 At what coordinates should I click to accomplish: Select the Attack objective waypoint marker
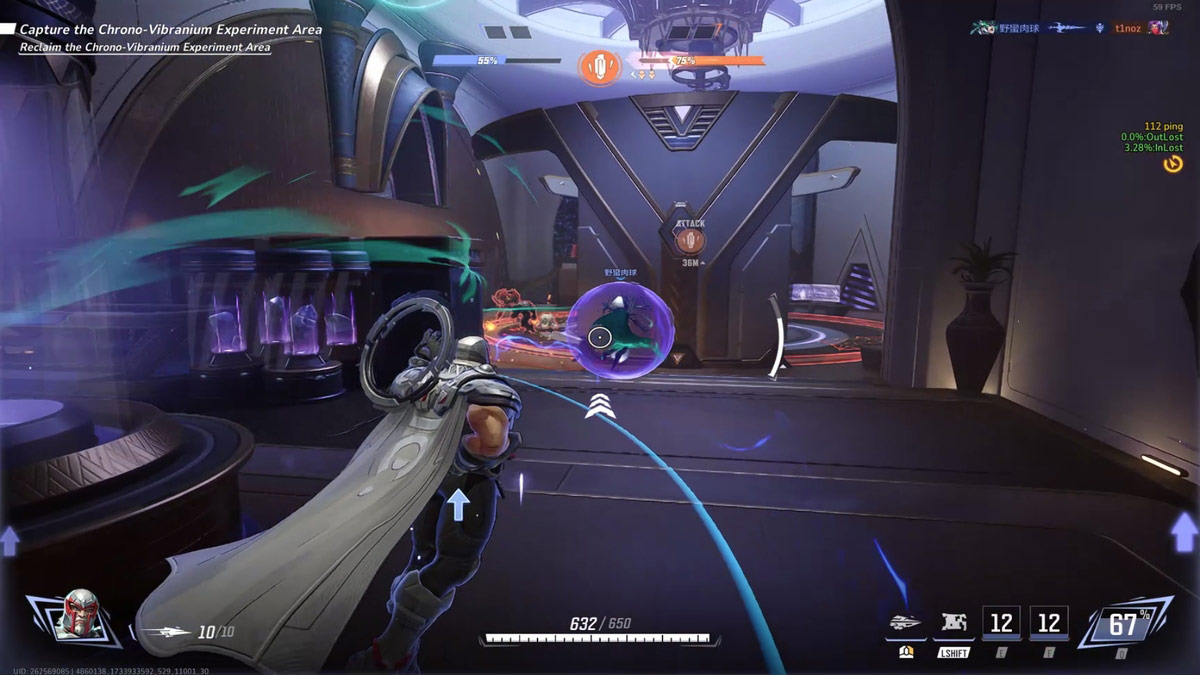pos(689,239)
